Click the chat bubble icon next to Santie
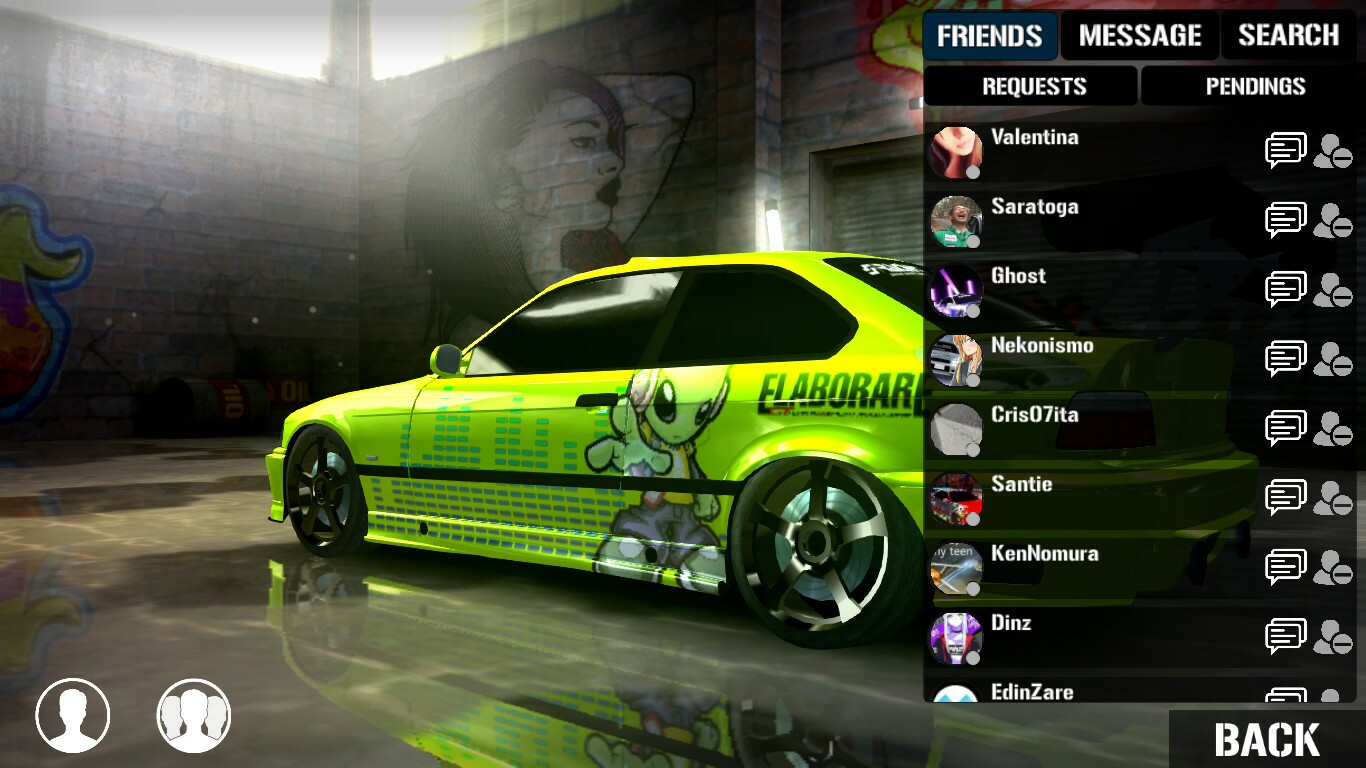This screenshot has height=768, width=1366. (x=1286, y=496)
